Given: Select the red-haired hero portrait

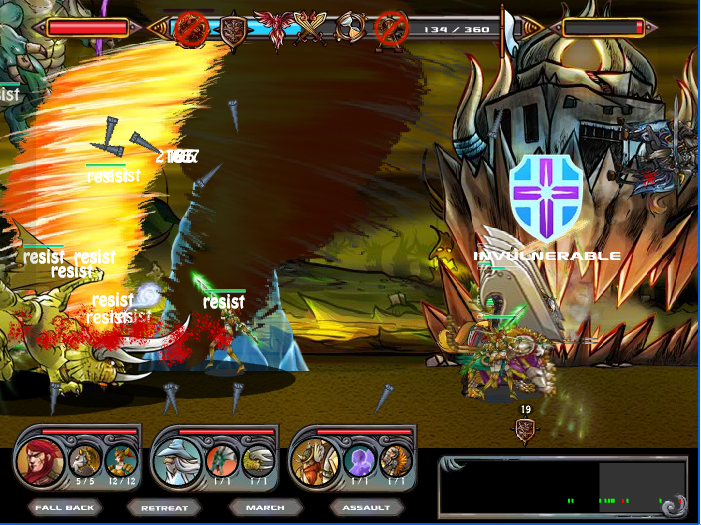Looking at the screenshot, I should coord(41,462).
